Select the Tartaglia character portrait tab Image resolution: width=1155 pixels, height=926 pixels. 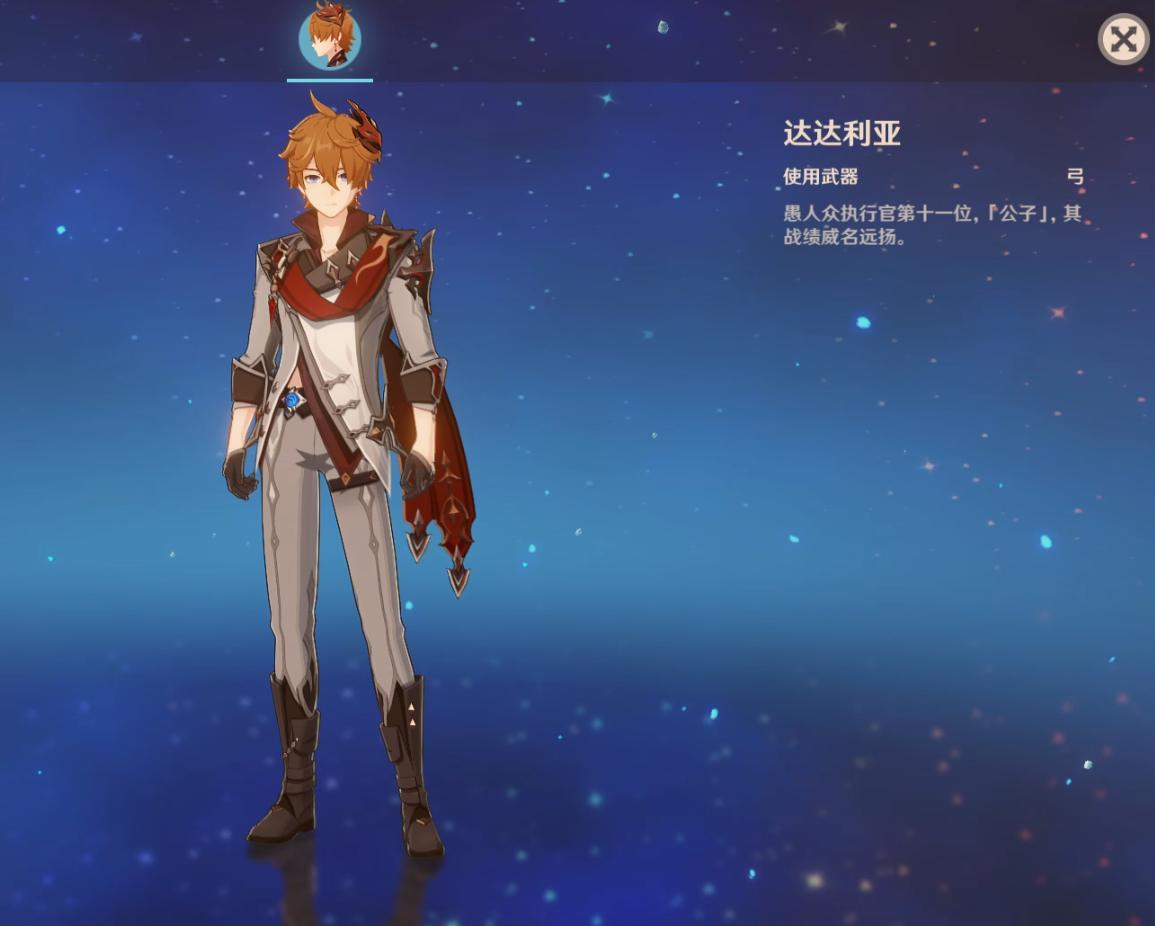pos(330,38)
